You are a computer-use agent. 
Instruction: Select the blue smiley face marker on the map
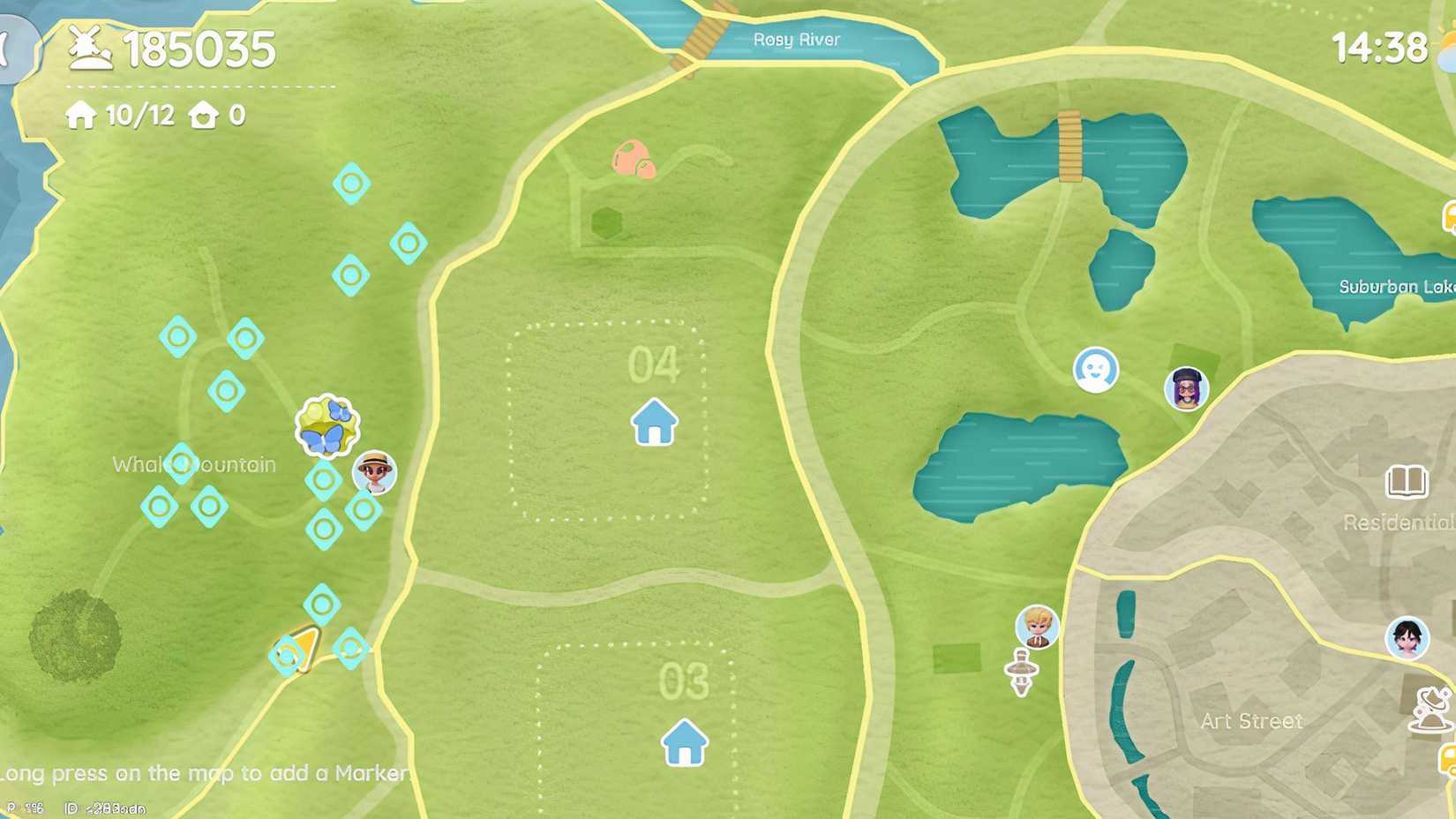pyautogui.click(x=1094, y=371)
